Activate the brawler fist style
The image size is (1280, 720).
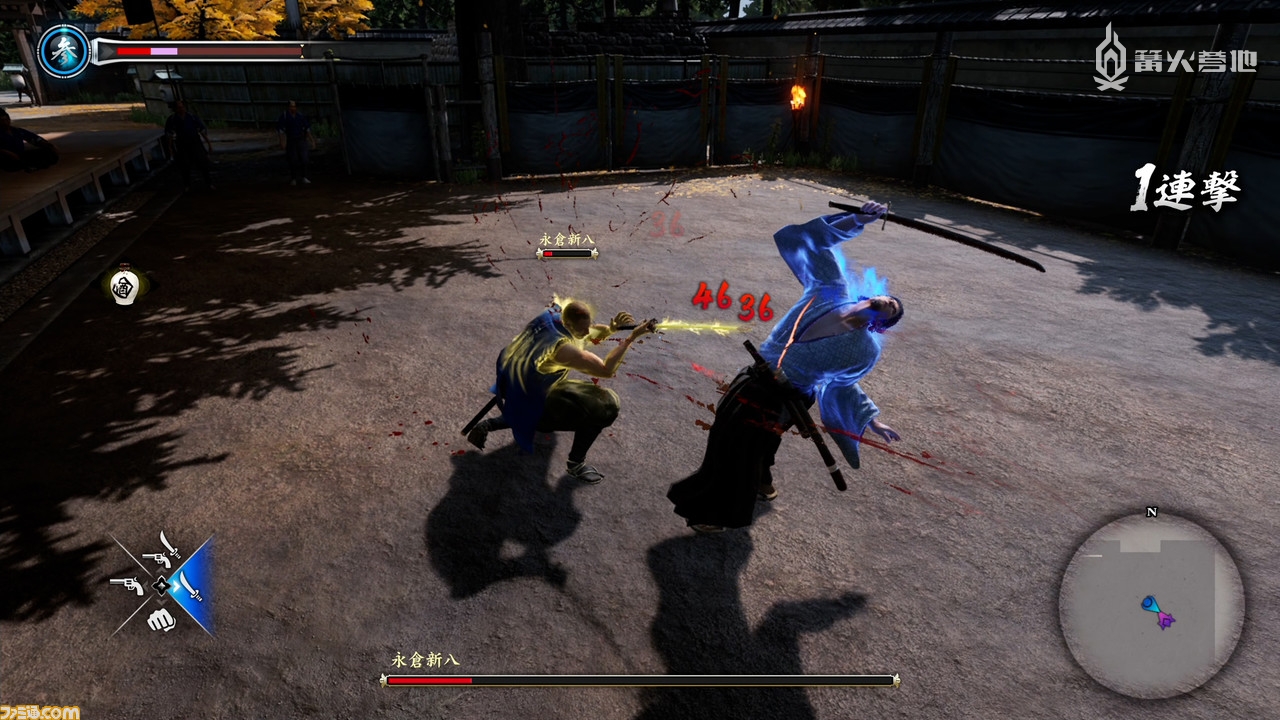[x=160, y=619]
